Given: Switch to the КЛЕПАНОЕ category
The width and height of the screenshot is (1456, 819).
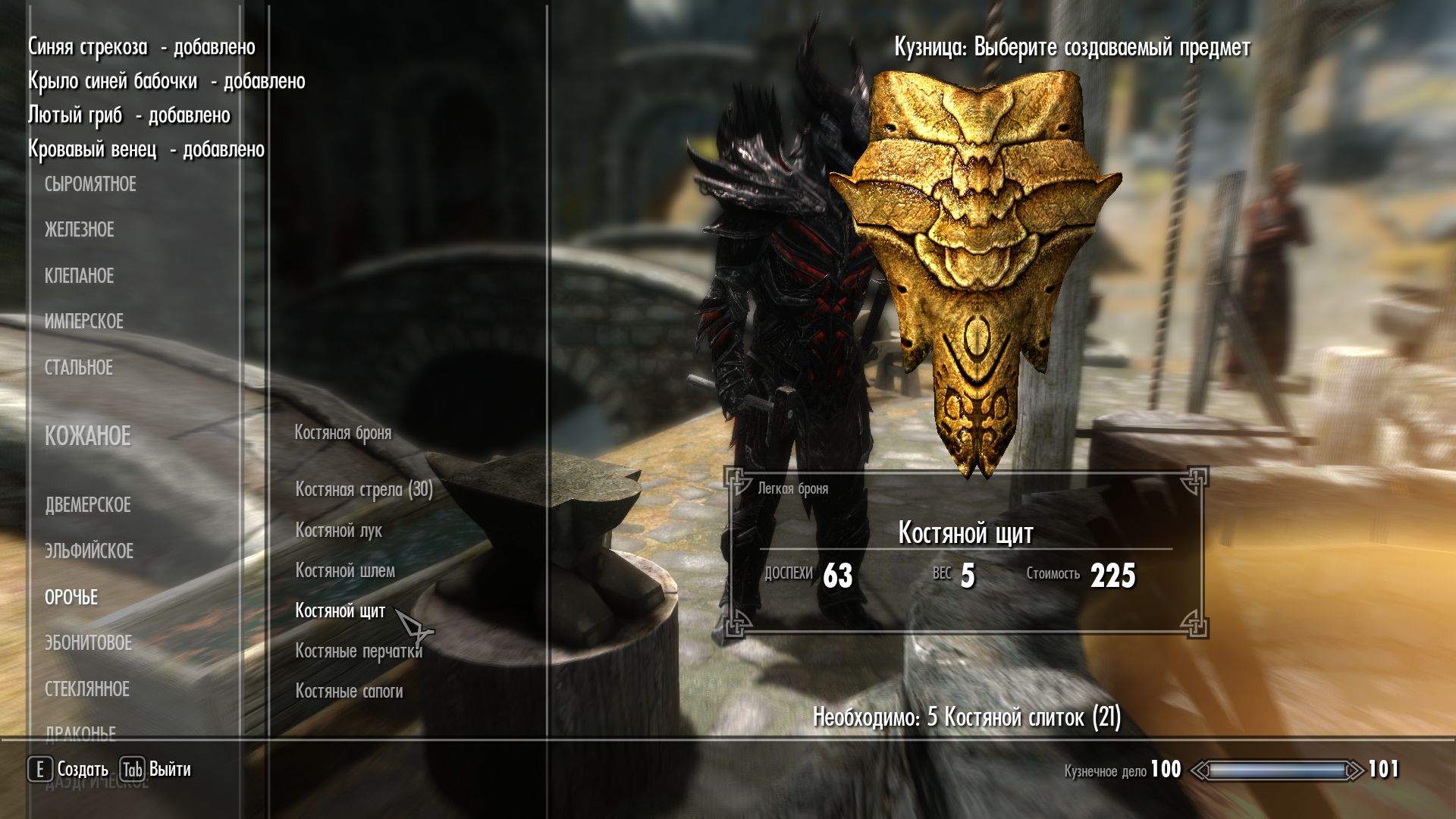Looking at the screenshot, I should click(79, 276).
